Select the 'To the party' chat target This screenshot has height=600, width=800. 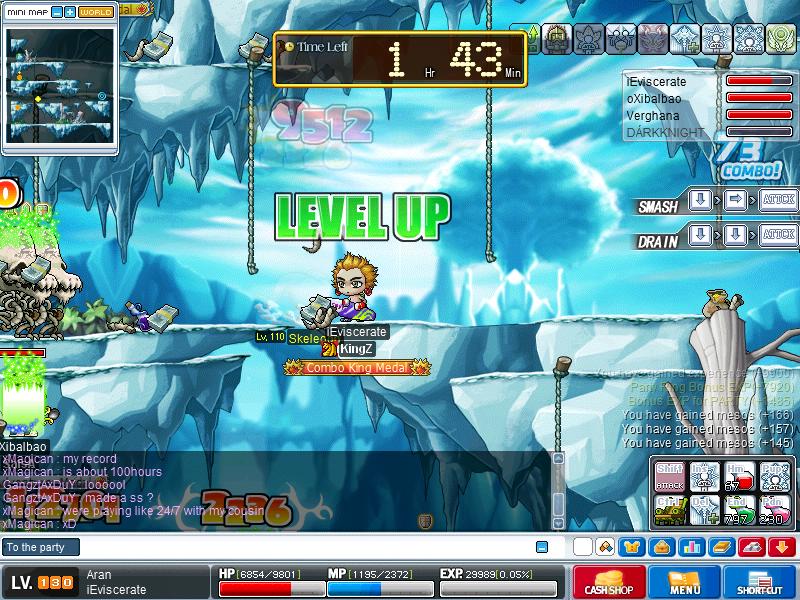coord(40,547)
